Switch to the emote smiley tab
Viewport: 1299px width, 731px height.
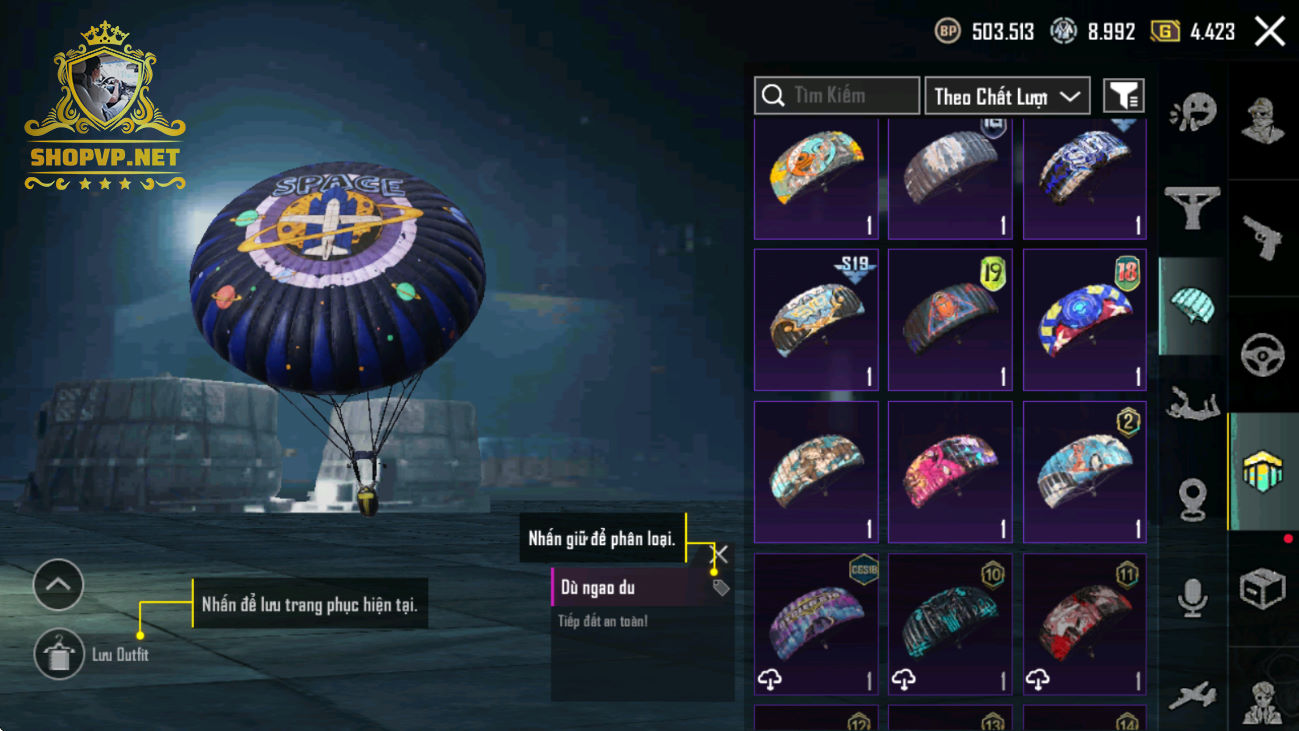pos(1192,112)
